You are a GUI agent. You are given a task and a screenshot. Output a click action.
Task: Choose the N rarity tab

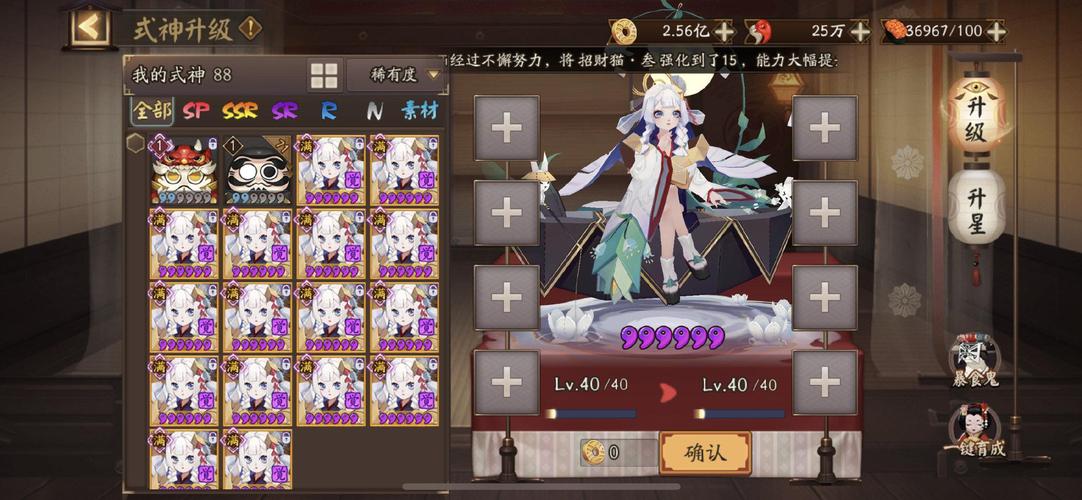374,110
